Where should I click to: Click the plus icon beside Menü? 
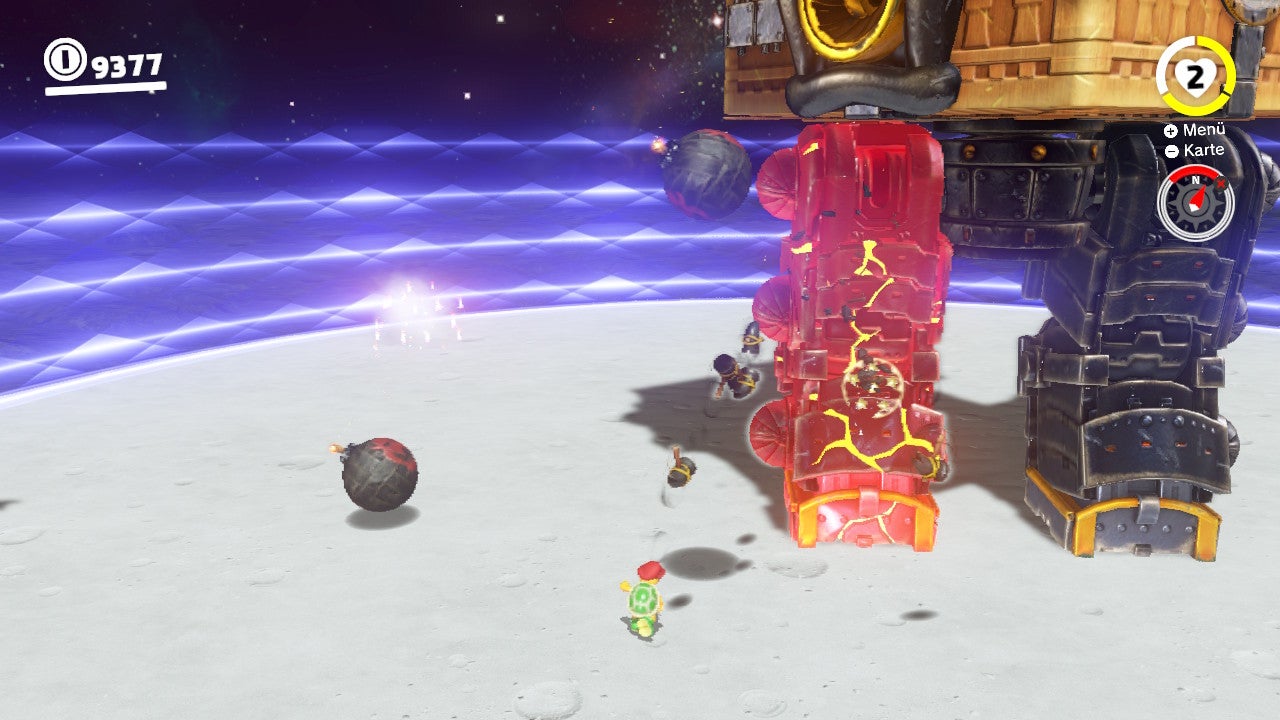tap(1171, 130)
